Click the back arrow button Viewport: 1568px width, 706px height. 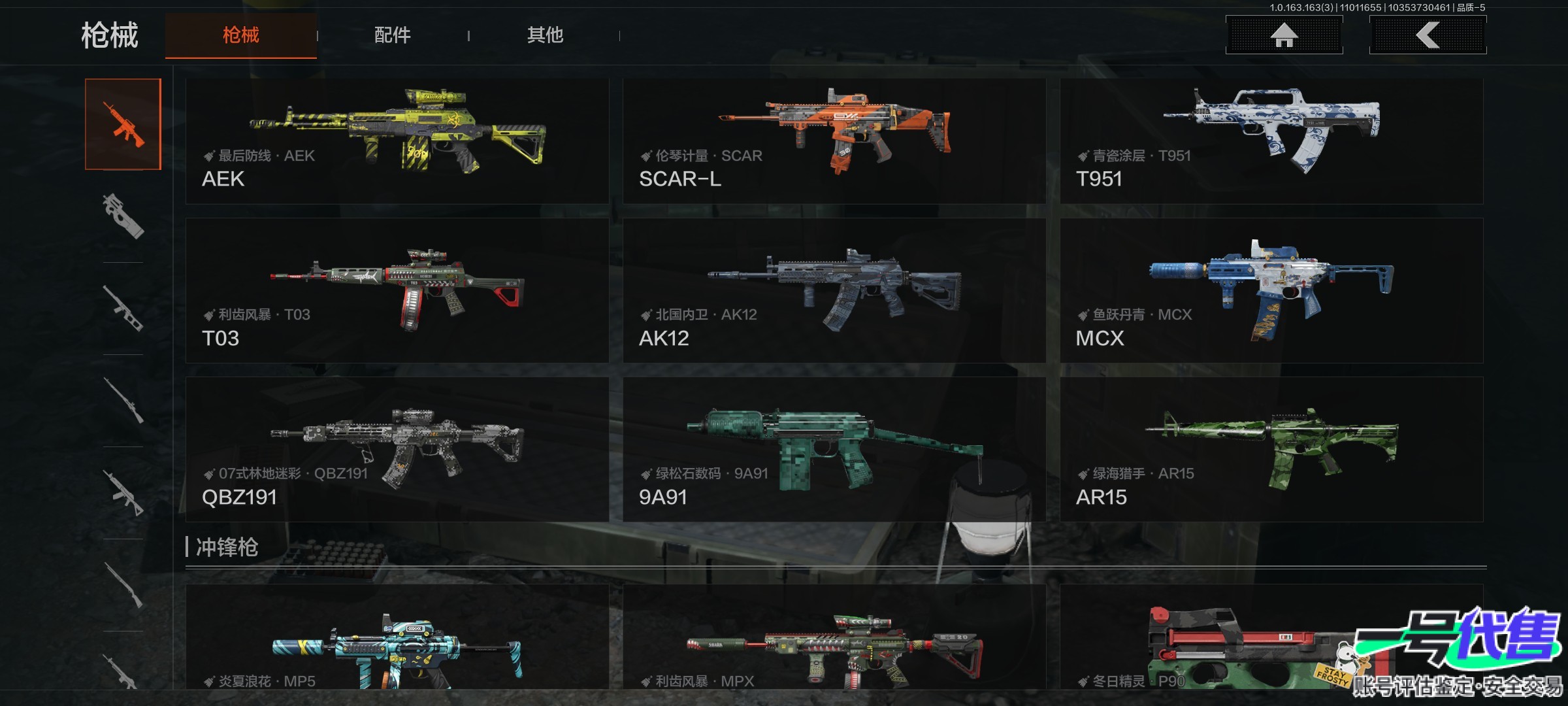pyautogui.click(x=1428, y=35)
